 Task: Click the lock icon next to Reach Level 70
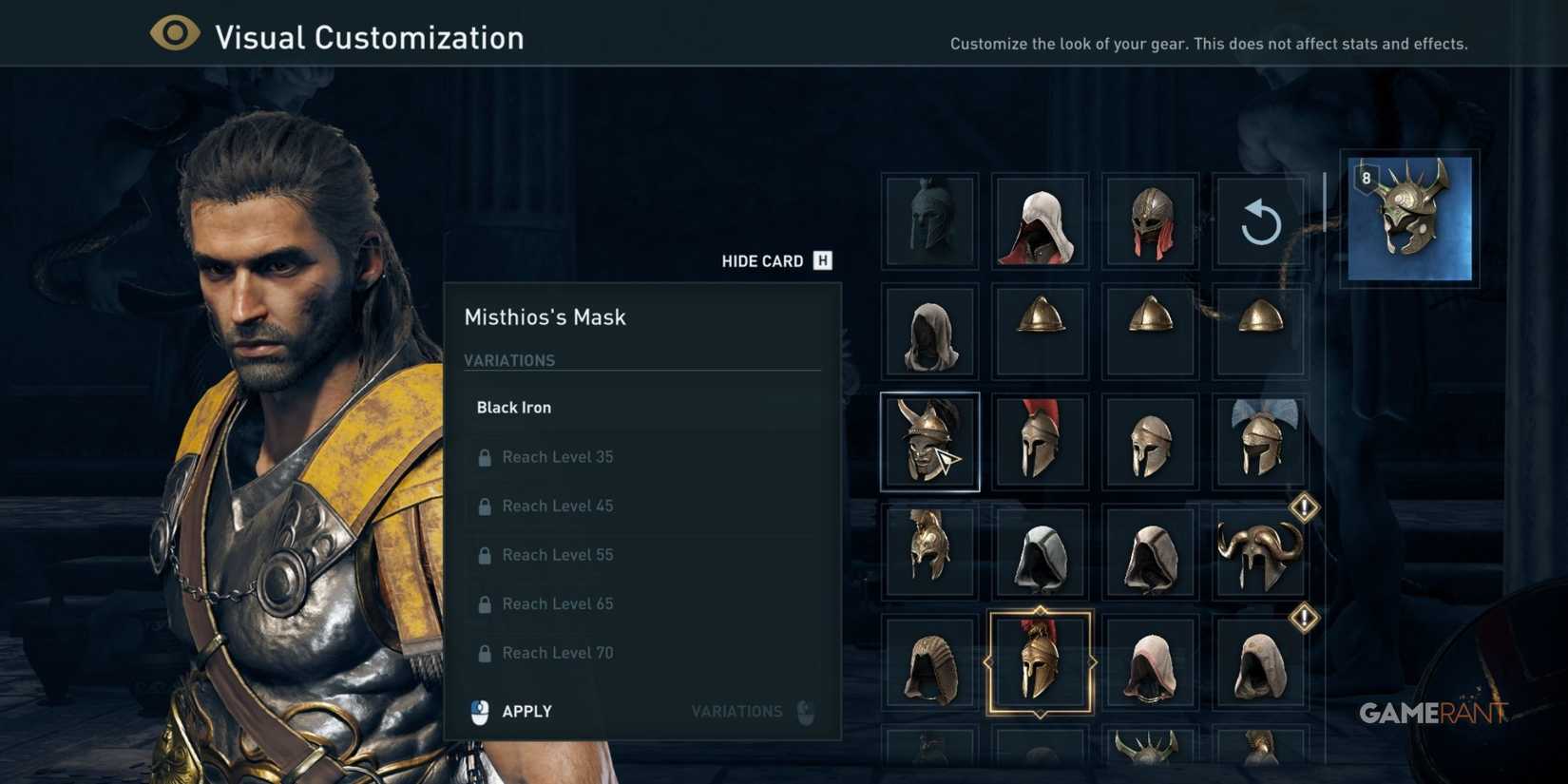coord(485,652)
